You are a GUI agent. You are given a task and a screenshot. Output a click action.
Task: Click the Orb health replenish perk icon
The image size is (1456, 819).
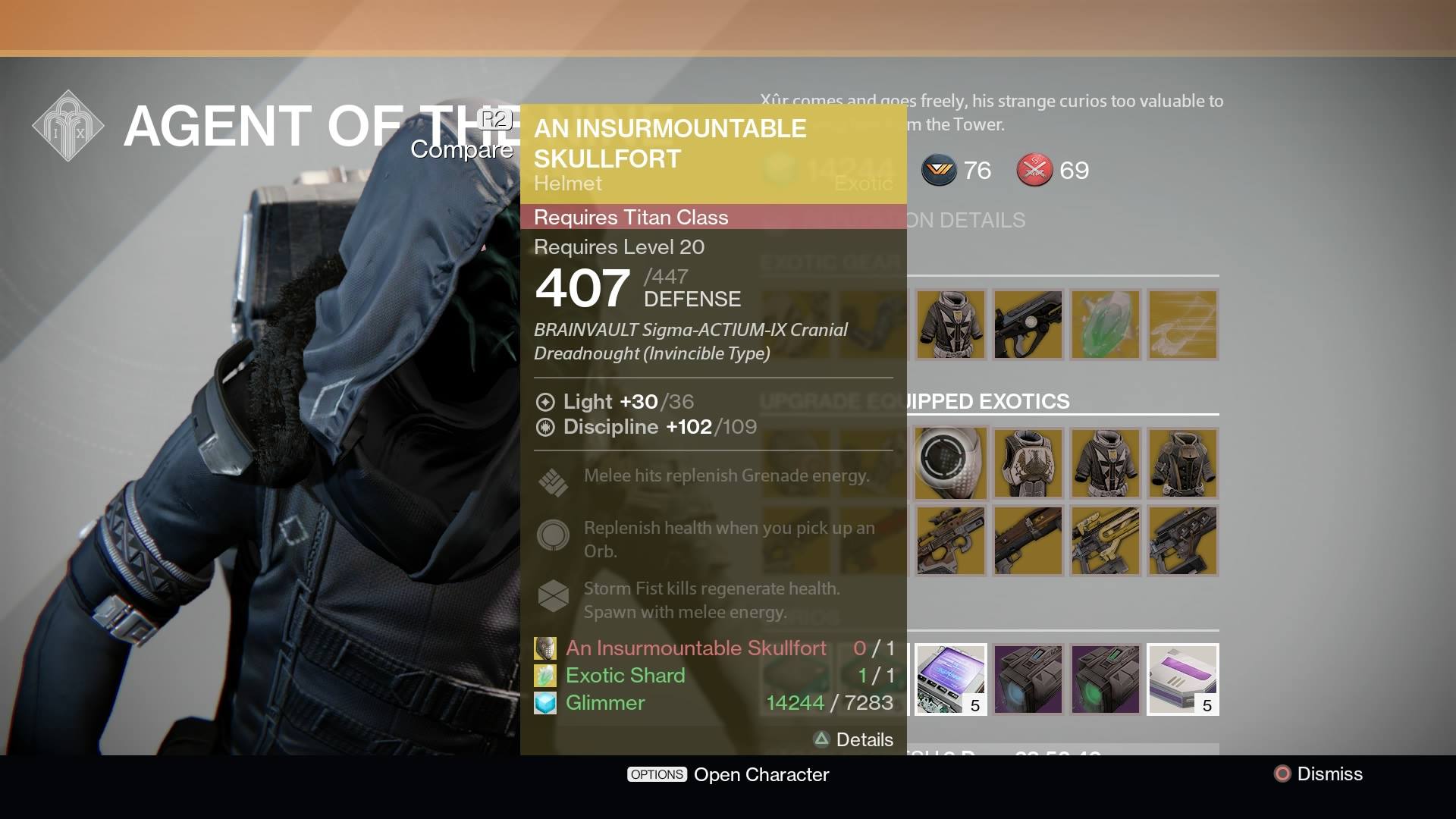pyautogui.click(x=554, y=535)
